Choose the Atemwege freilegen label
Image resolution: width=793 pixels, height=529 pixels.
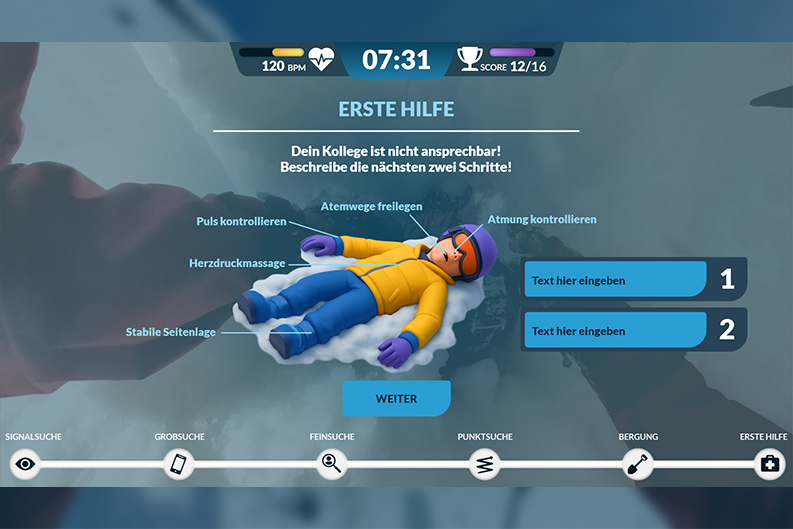point(371,206)
